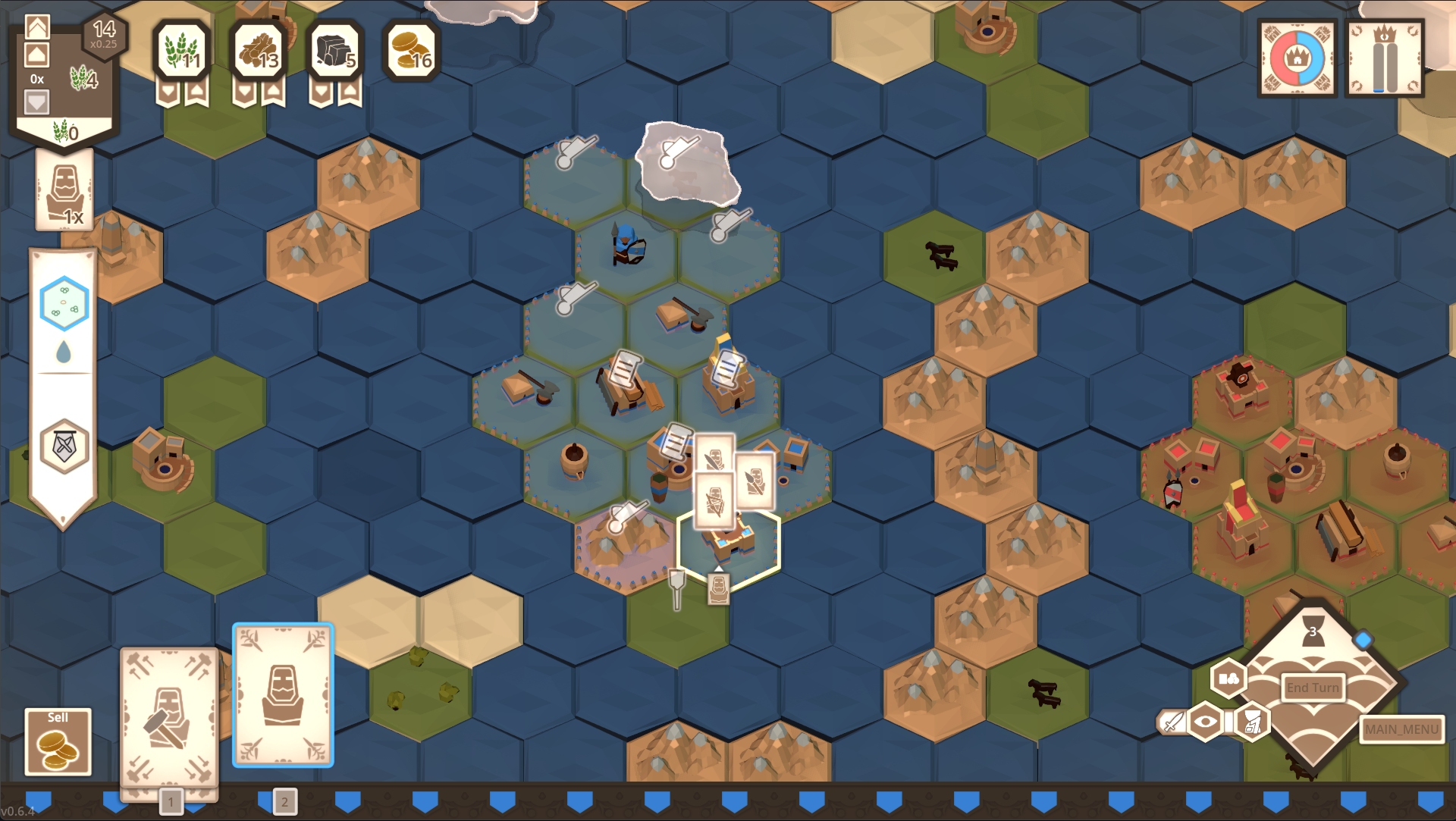Click the statue card showing 1x

64,190
